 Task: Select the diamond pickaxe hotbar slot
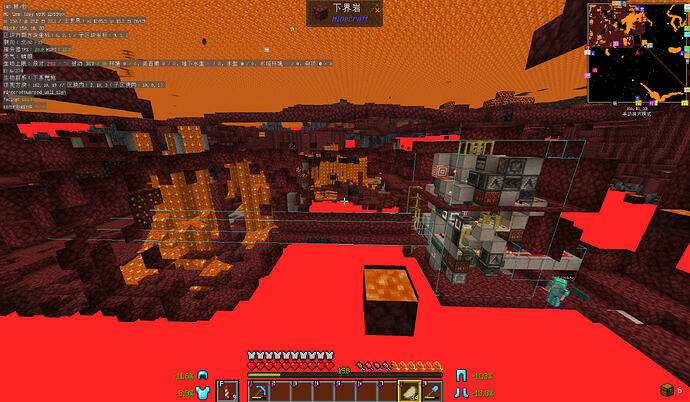pos(259,390)
